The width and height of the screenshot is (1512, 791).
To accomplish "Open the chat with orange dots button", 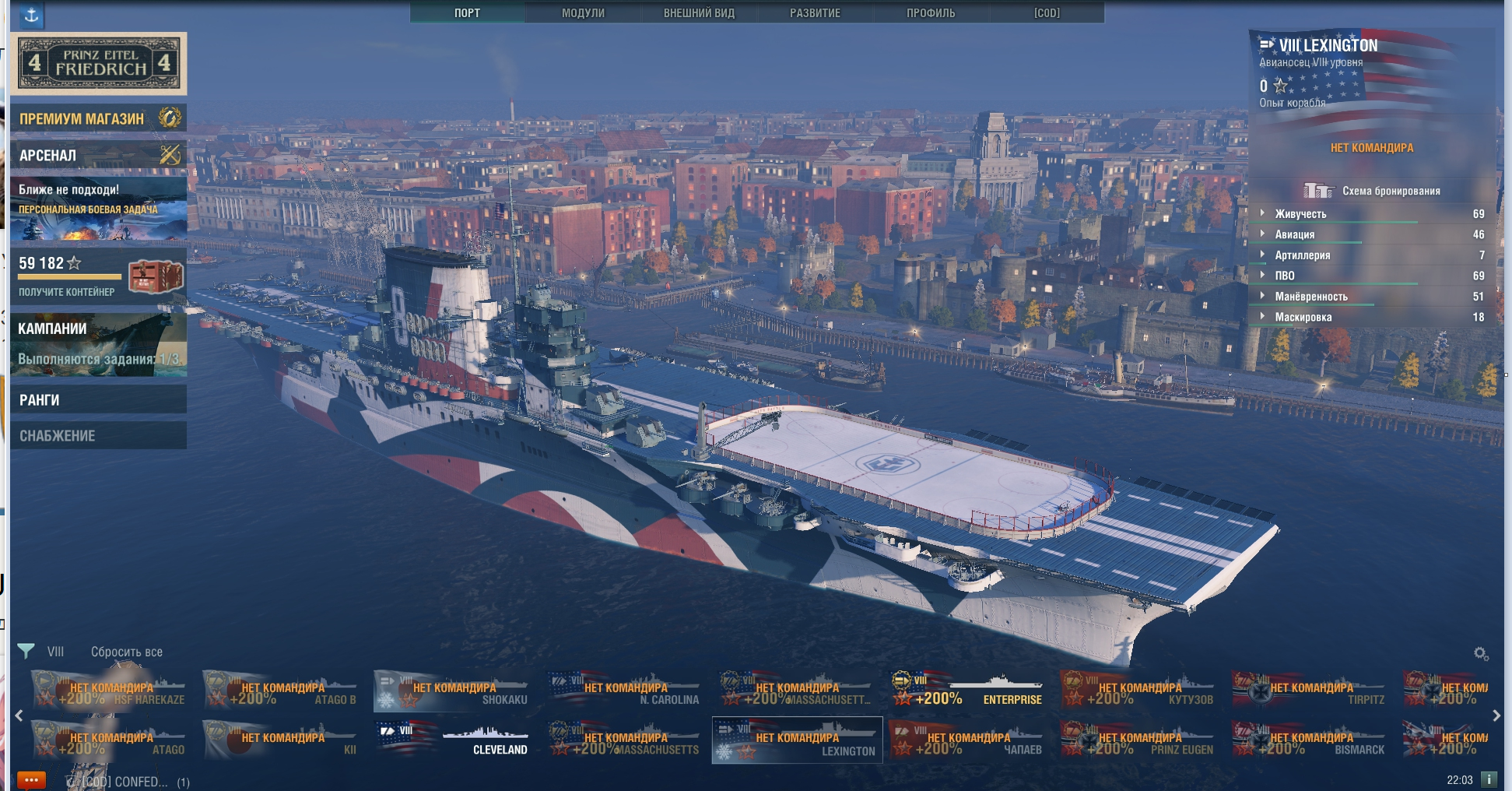I will [31, 780].
